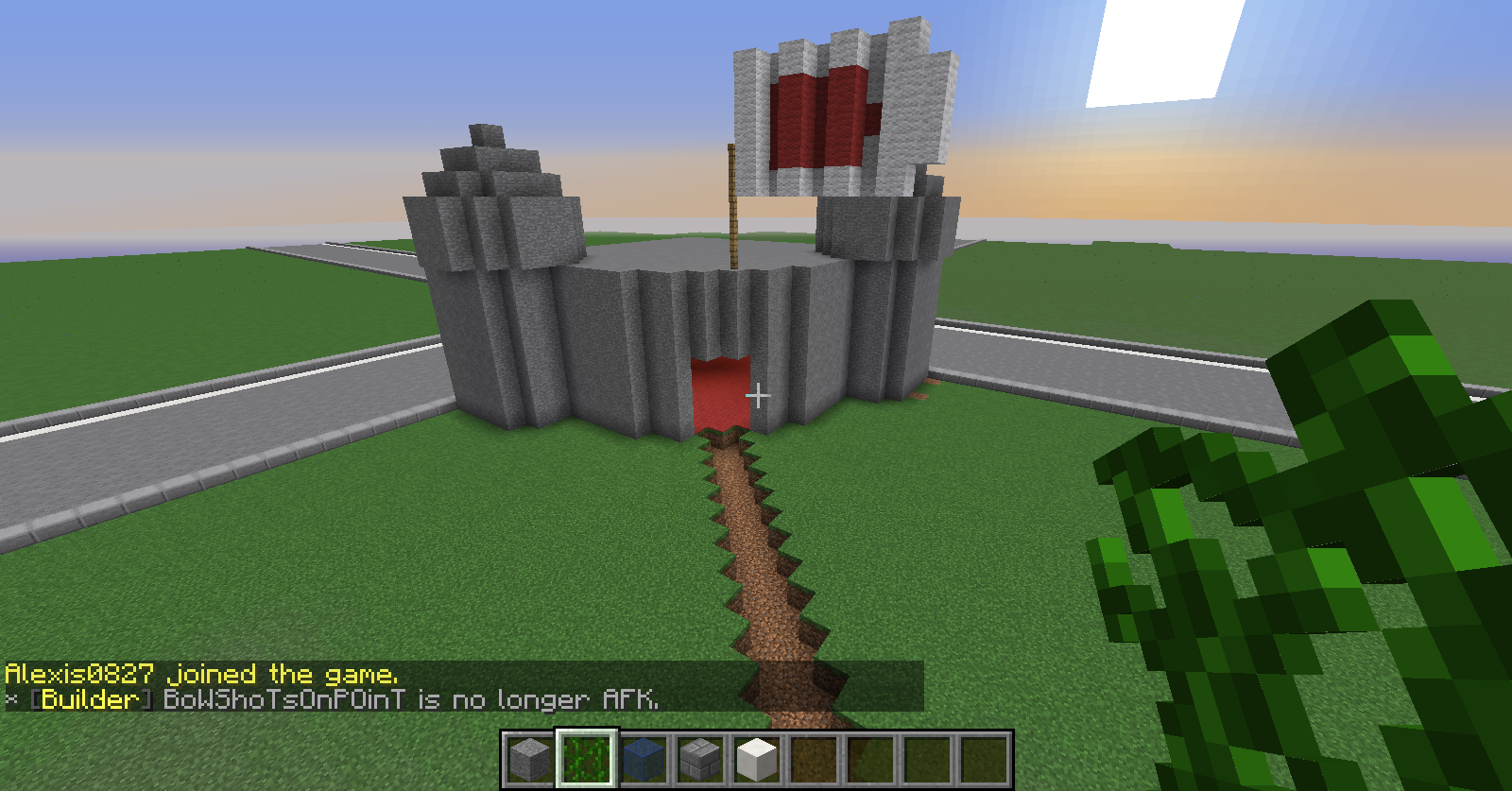Select the stone slab hotbar slot
1512x791 pixels.
pos(530,758)
